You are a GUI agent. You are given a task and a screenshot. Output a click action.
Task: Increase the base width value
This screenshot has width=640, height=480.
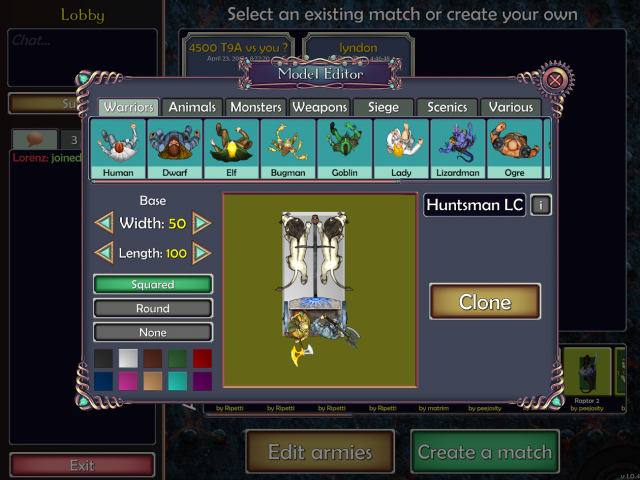(202, 223)
